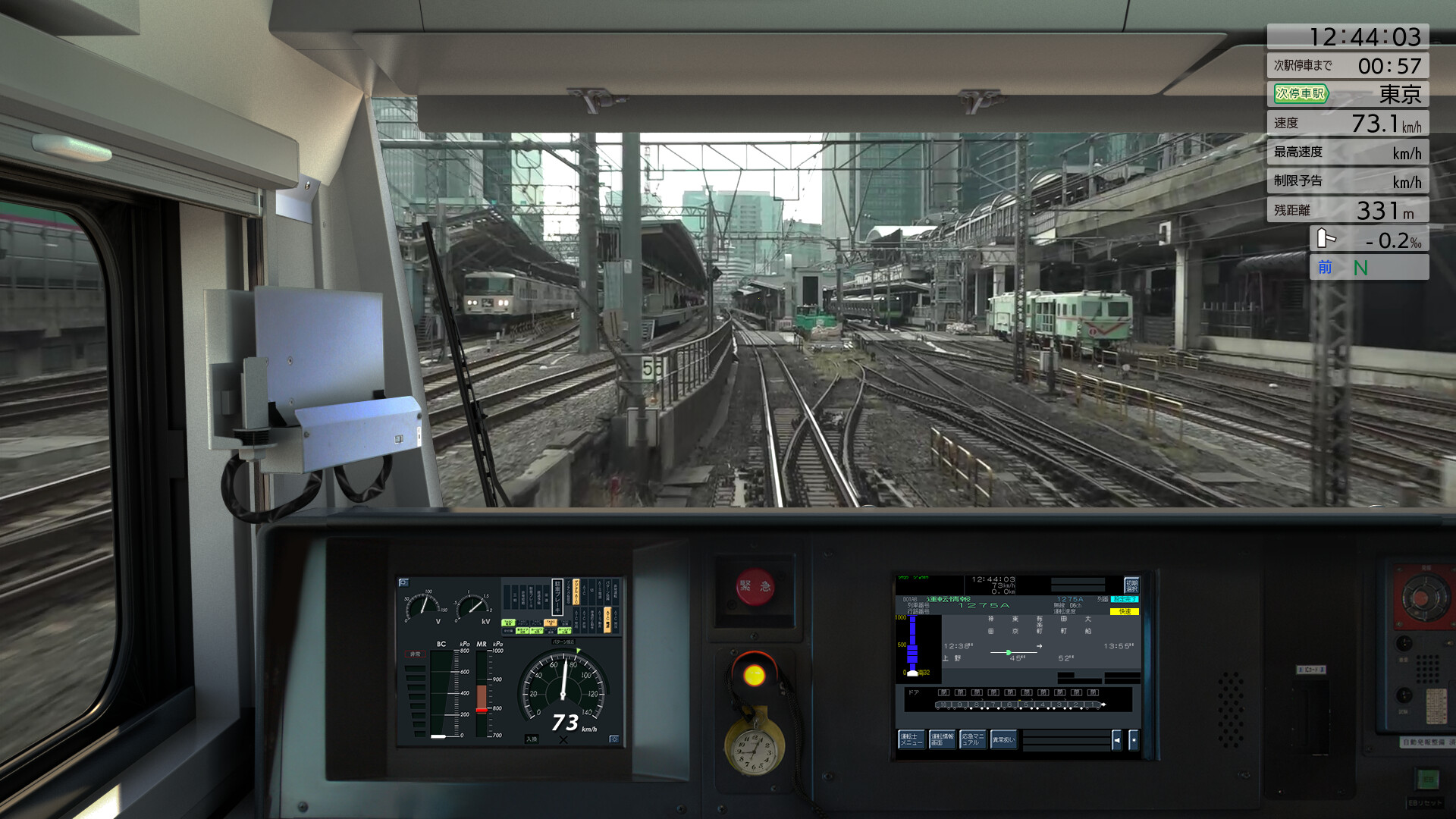This screenshot has height=819, width=1456.
Task: Select the 入換 shunting button under the speedometer
Action: point(532,738)
